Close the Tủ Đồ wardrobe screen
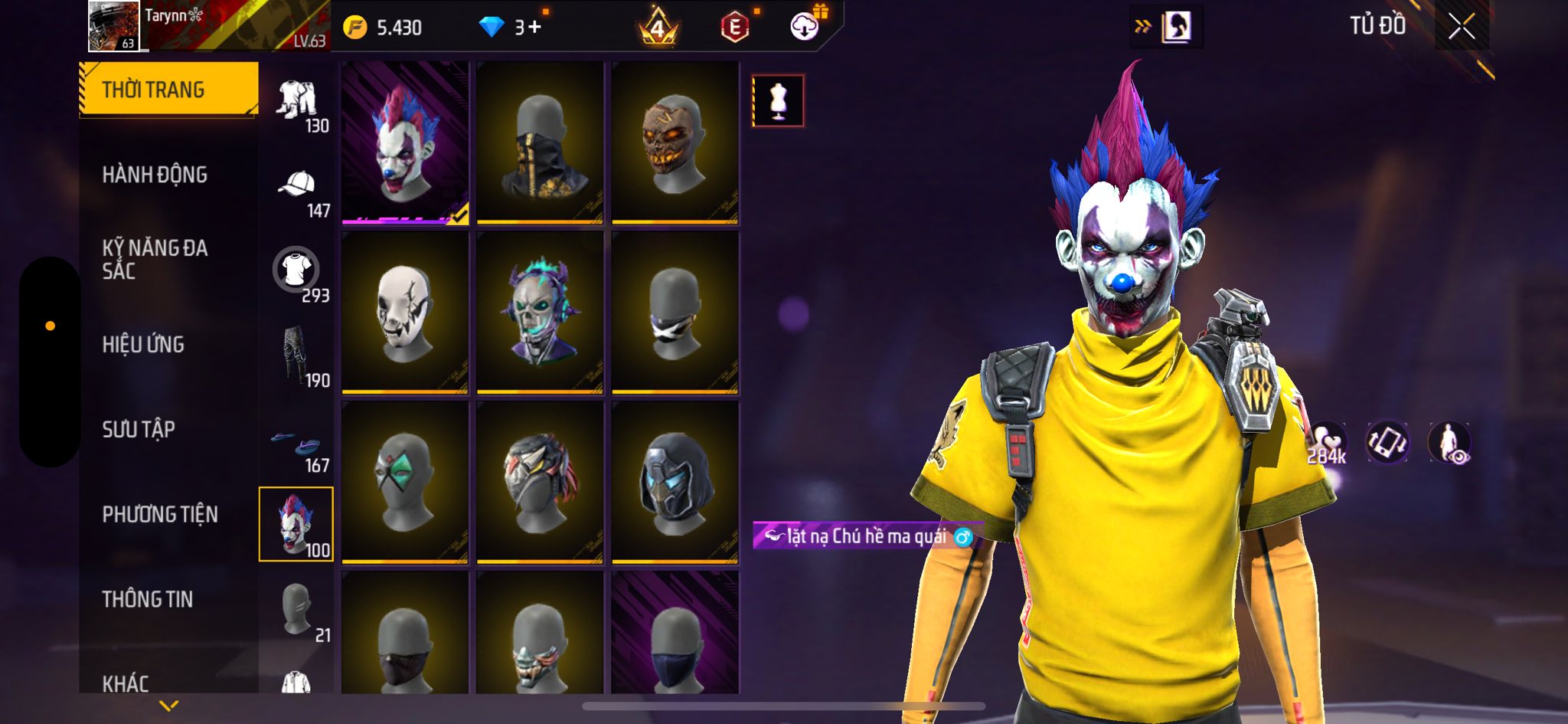The width and height of the screenshot is (1568, 724). [x=1461, y=27]
